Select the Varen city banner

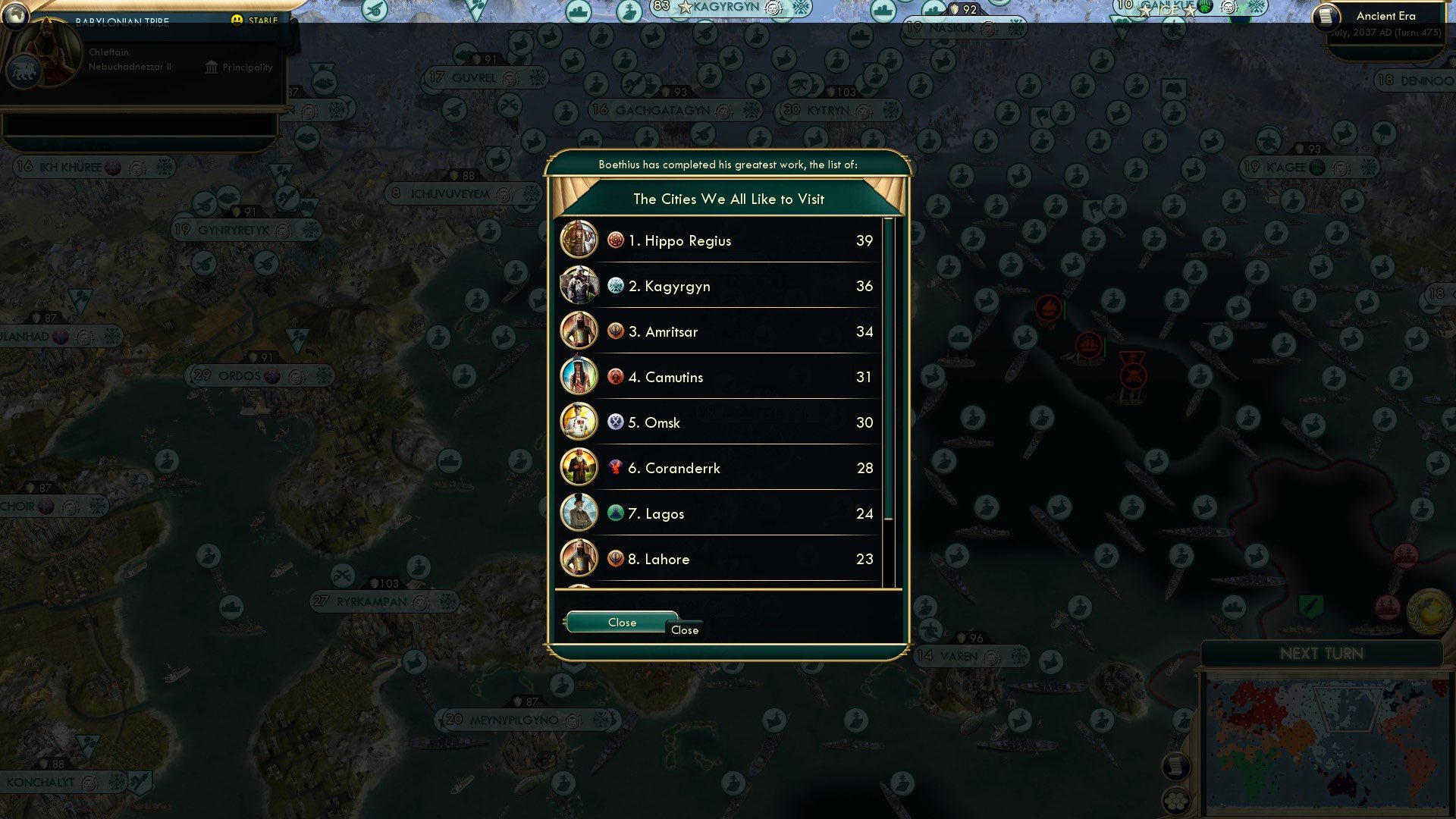coord(959,656)
